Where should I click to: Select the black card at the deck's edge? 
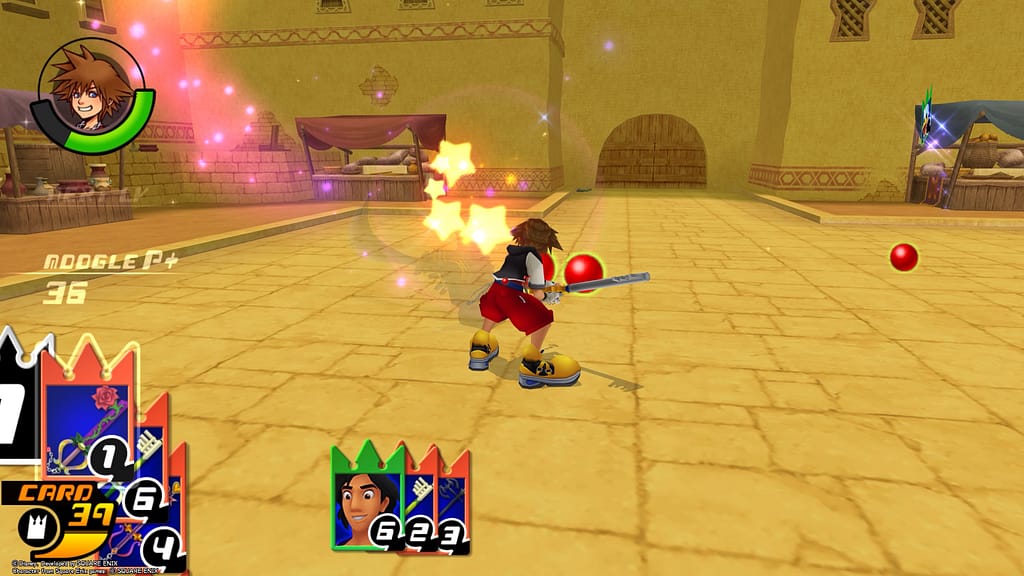[x=17, y=408]
